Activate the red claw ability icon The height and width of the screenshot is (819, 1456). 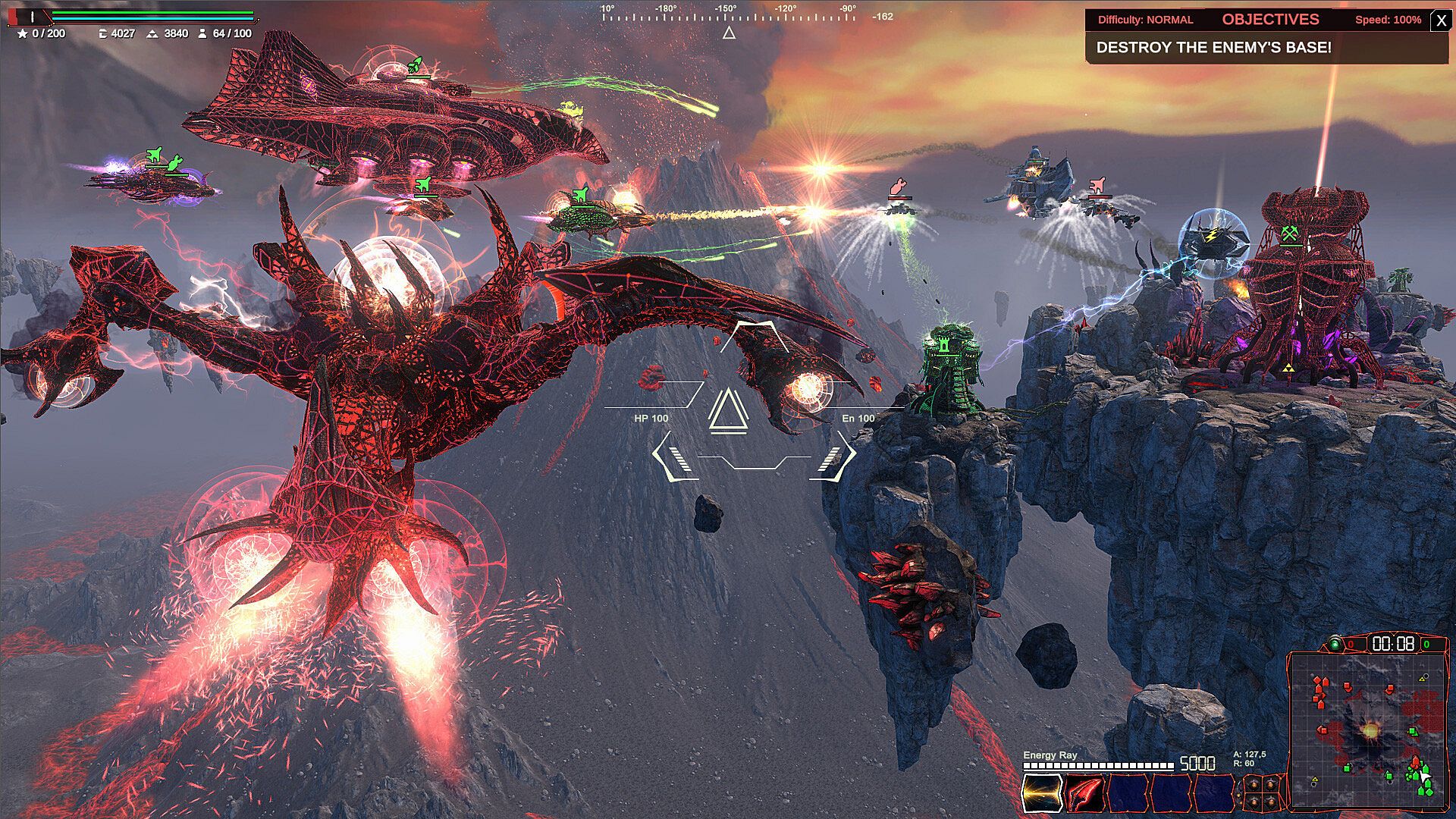pyautogui.click(x=1084, y=793)
